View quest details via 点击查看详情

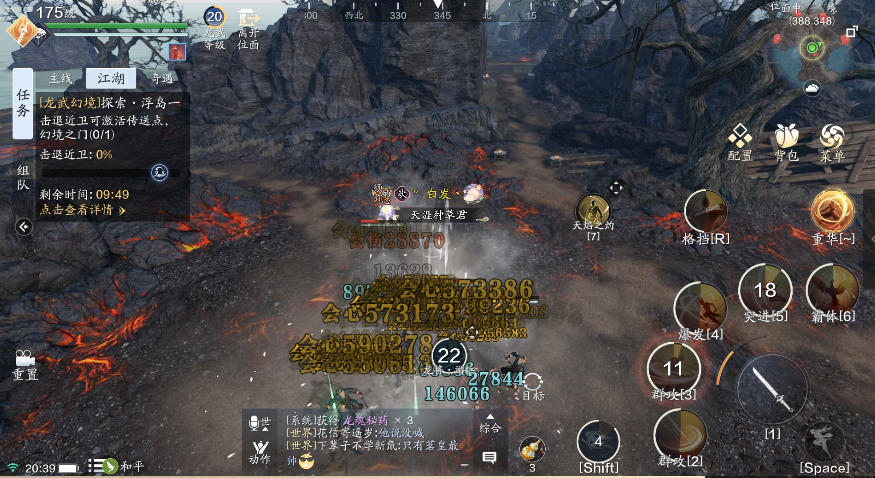click(83, 211)
